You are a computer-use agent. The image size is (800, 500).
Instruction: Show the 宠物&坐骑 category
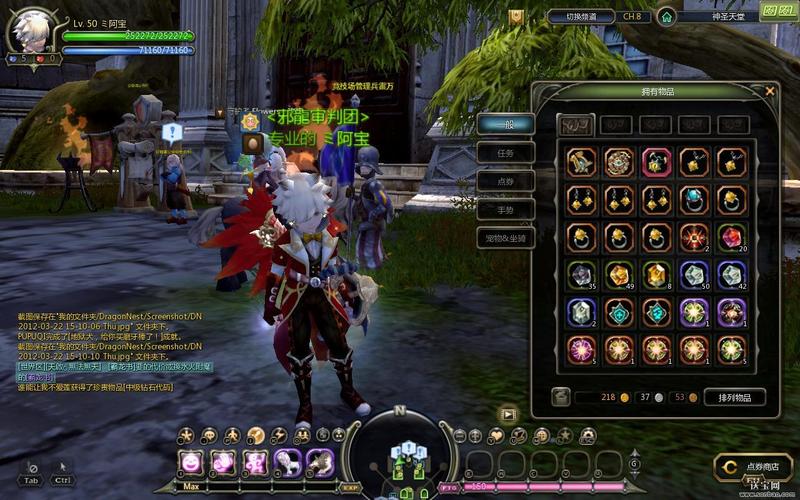pyautogui.click(x=505, y=240)
